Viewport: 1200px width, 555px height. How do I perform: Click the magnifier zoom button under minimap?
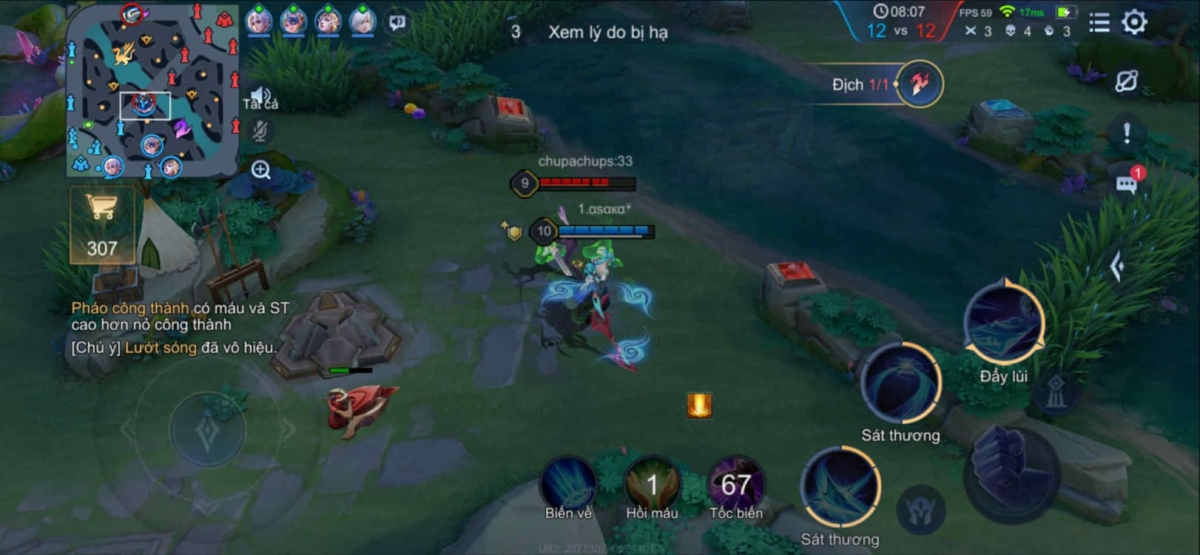pyautogui.click(x=261, y=170)
